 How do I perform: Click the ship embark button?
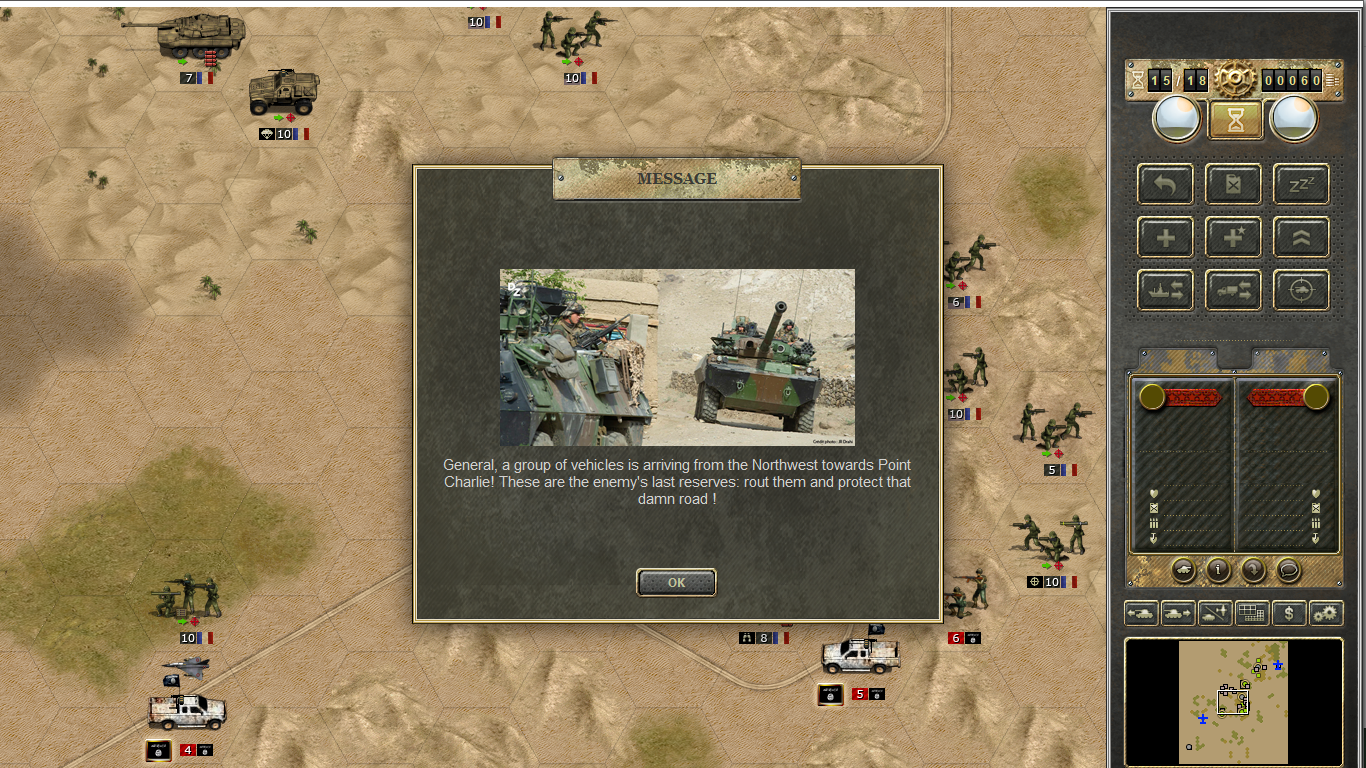click(1165, 290)
